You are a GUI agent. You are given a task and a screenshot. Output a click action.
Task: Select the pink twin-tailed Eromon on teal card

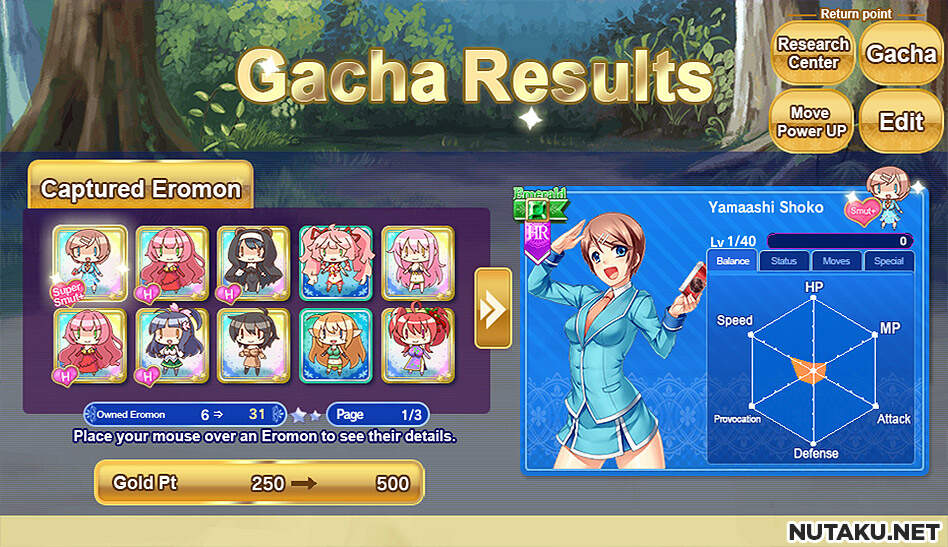336,263
